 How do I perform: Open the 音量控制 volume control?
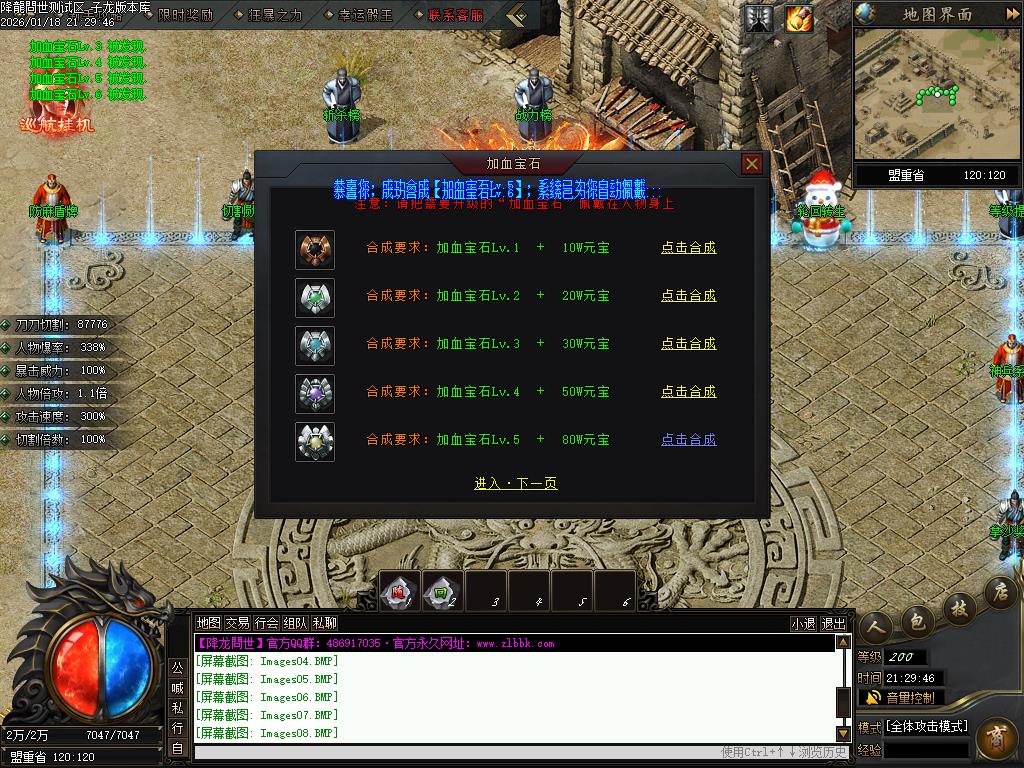[900, 697]
